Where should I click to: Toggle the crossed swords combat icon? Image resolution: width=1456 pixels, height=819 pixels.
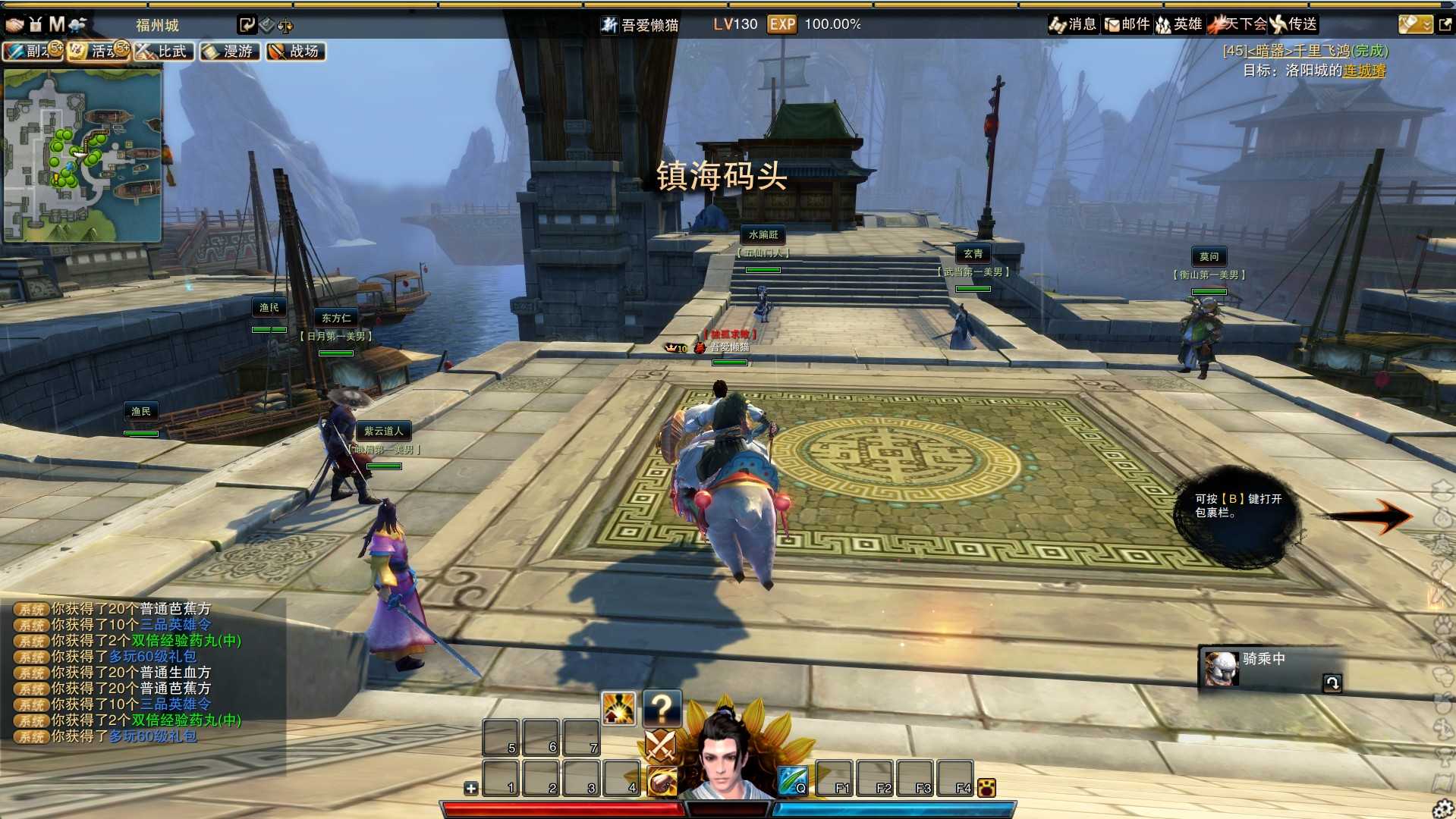click(660, 745)
